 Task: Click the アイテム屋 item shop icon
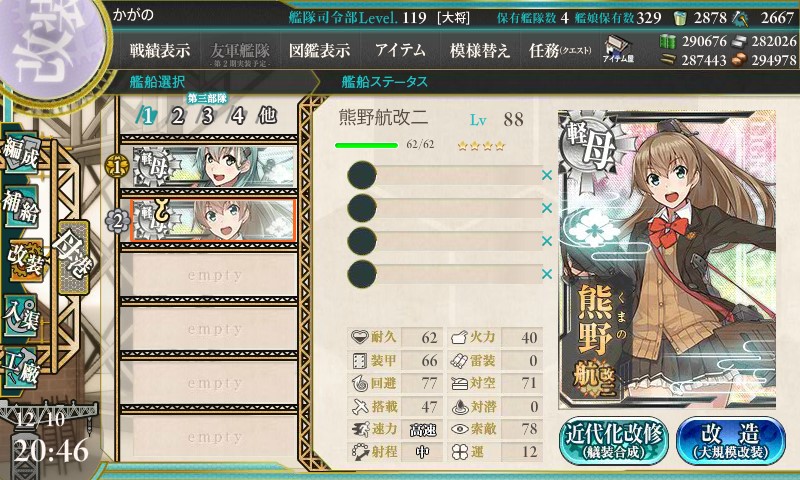click(x=615, y=51)
